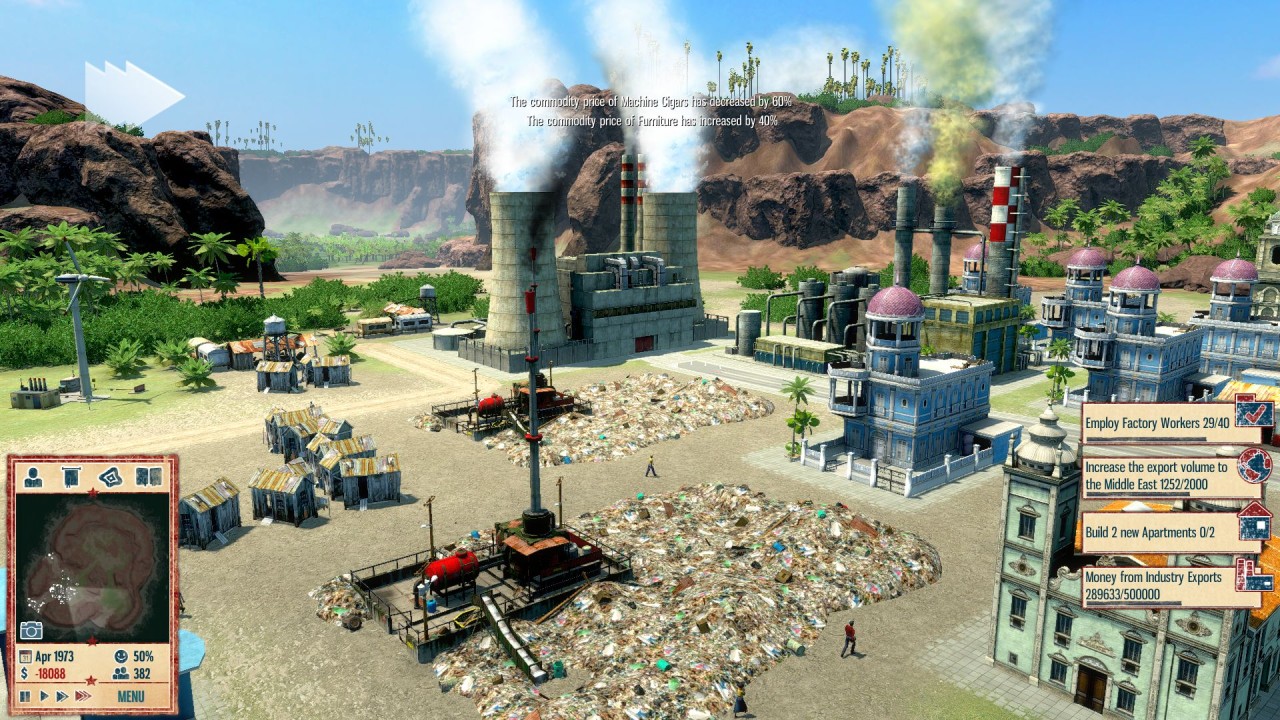Open the hanging banner icon tab
Image resolution: width=1280 pixels, height=720 pixels.
pyautogui.click(x=71, y=477)
